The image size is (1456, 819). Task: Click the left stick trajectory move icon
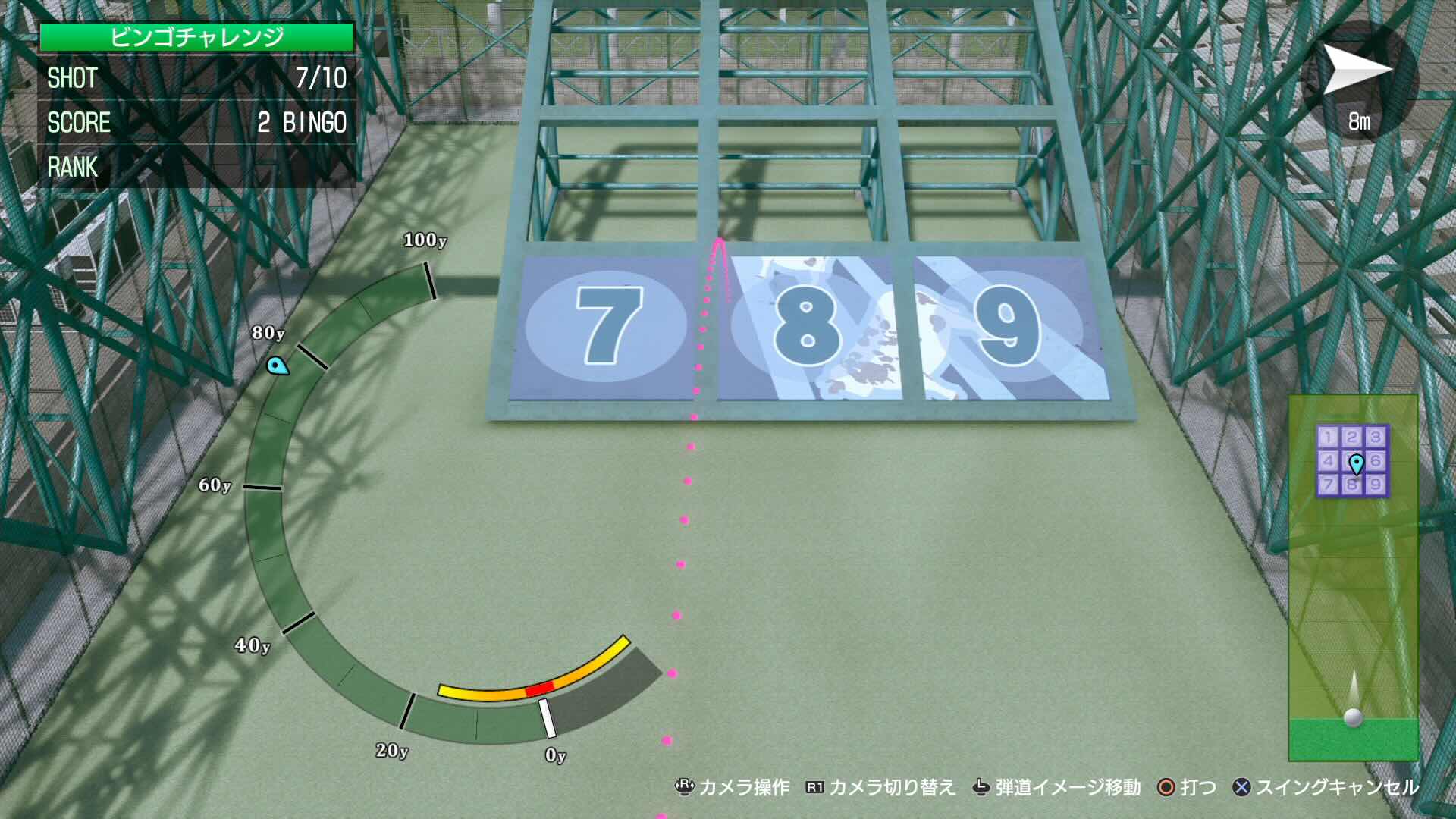coord(981,788)
